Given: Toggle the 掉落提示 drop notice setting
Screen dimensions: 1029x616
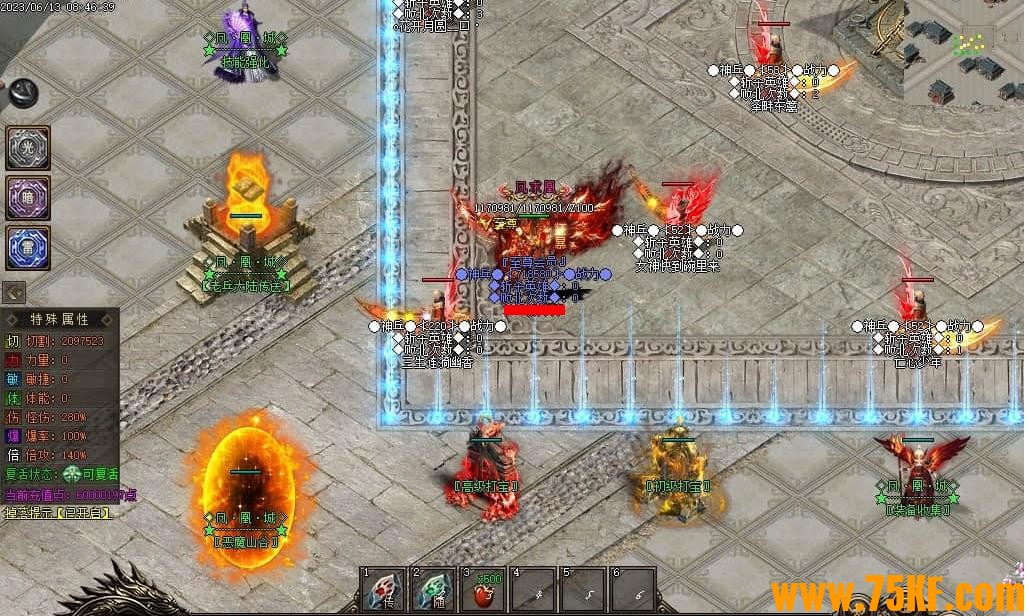Looking at the screenshot, I should (57, 513).
